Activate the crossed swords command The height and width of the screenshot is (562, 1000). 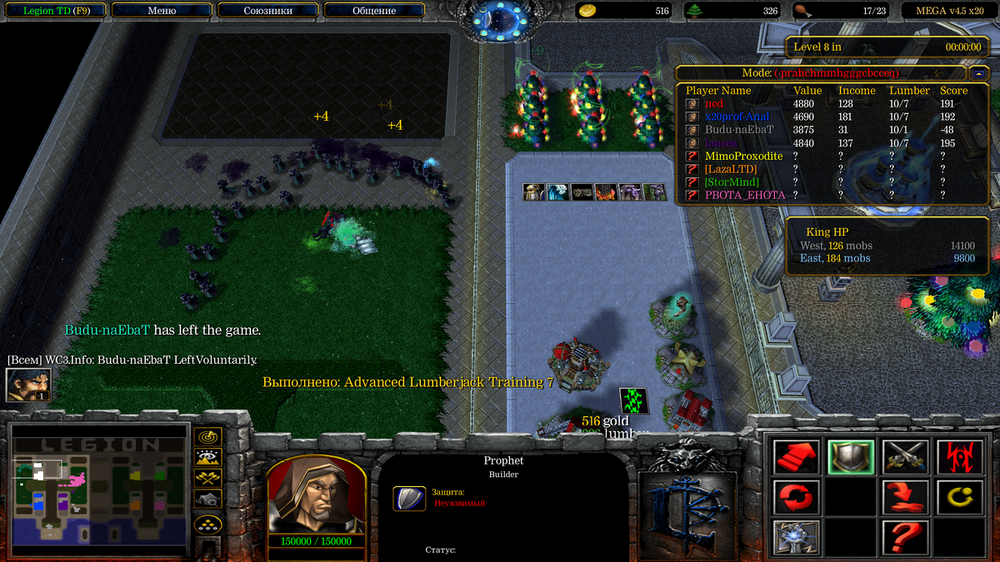pos(905,458)
